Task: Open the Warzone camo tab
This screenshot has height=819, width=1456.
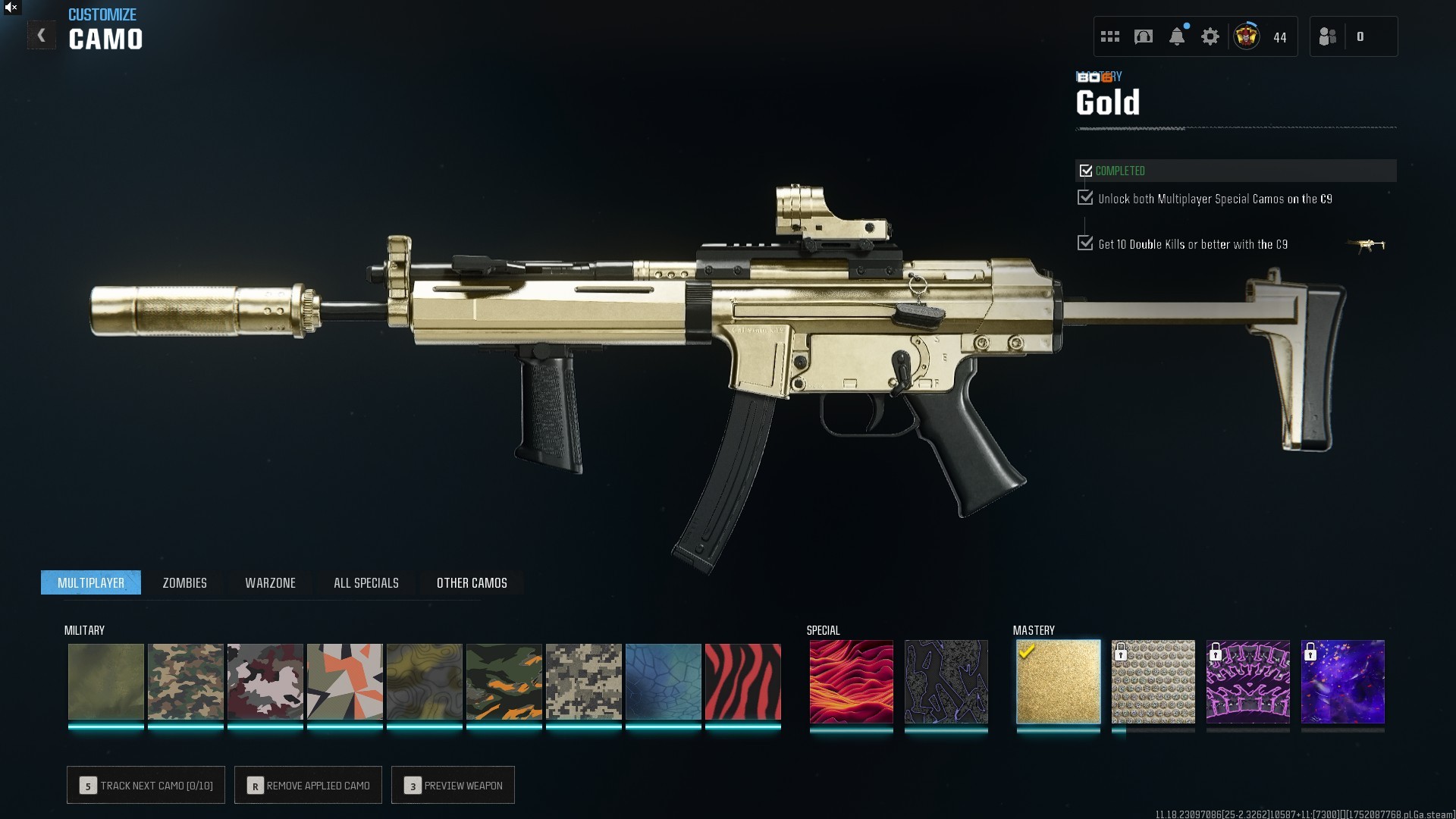Action: (x=270, y=582)
